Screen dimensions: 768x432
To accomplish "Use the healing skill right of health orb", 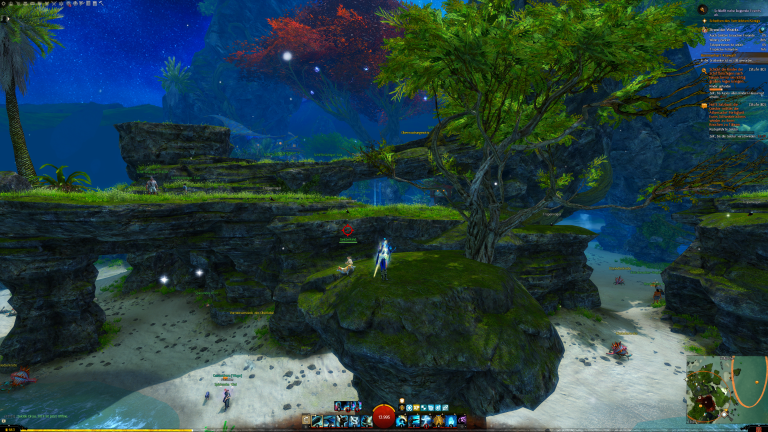I will 401,421.
